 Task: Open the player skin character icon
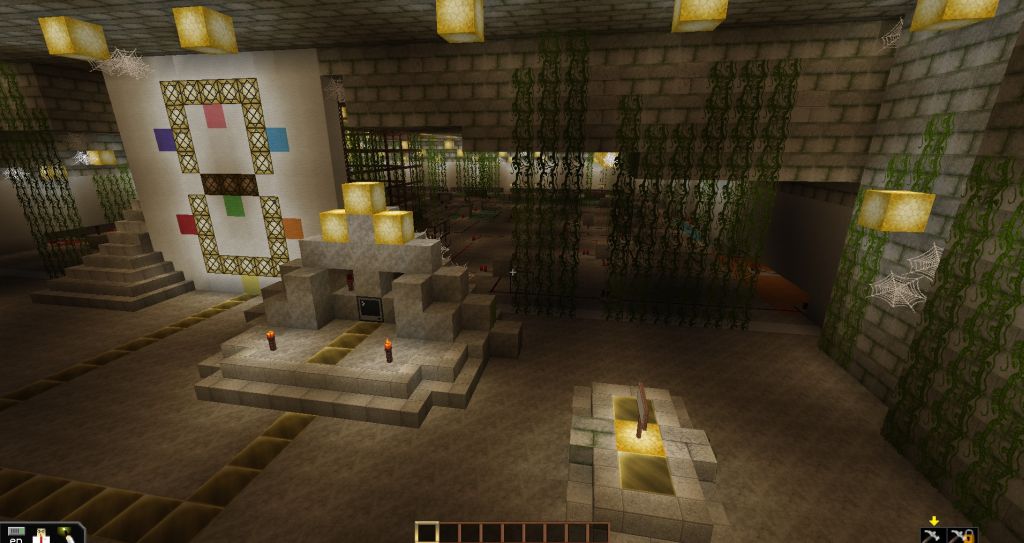pos(42,535)
